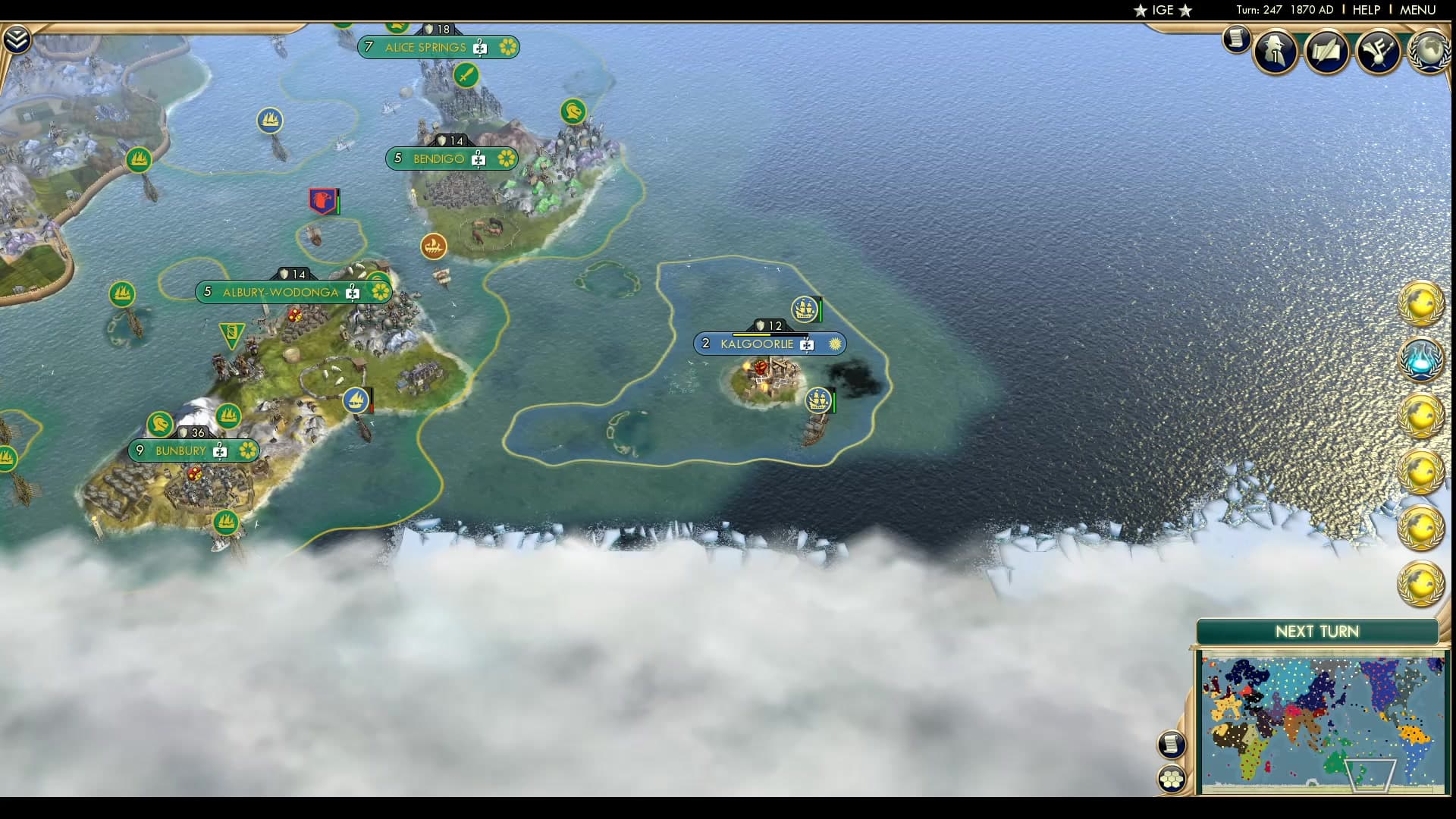Open Diplomacy via the laurel globe icon
The height and width of the screenshot is (819, 1456).
[1430, 50]
